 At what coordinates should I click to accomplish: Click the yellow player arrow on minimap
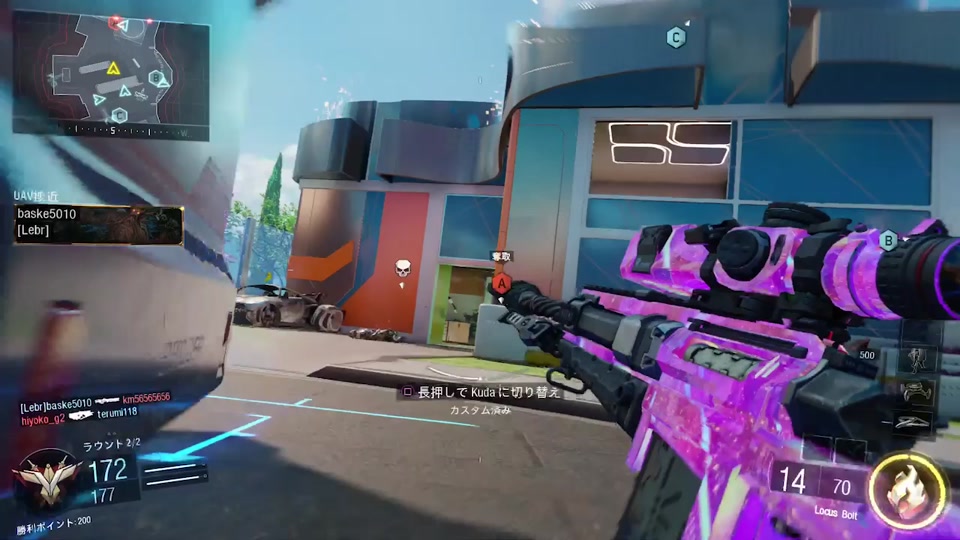pos(114,68)
